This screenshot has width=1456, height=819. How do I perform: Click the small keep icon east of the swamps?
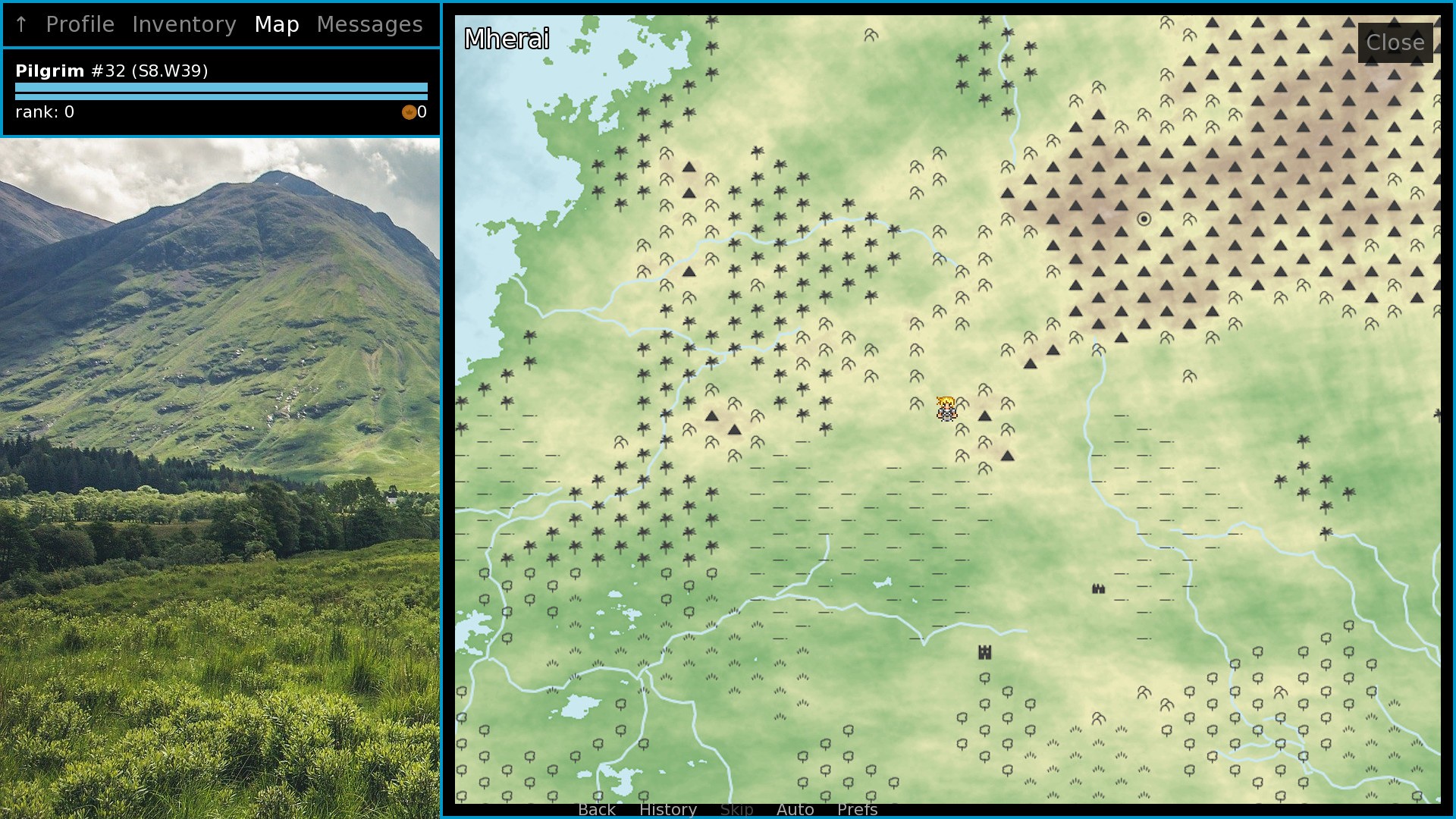click(x=1097, y=588)
